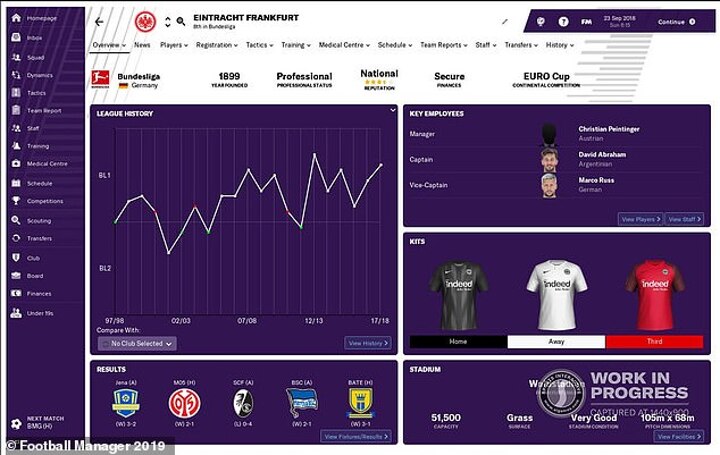Click View Staff button
The height and width of the screenshot is (455, 720).
[685, 219]
